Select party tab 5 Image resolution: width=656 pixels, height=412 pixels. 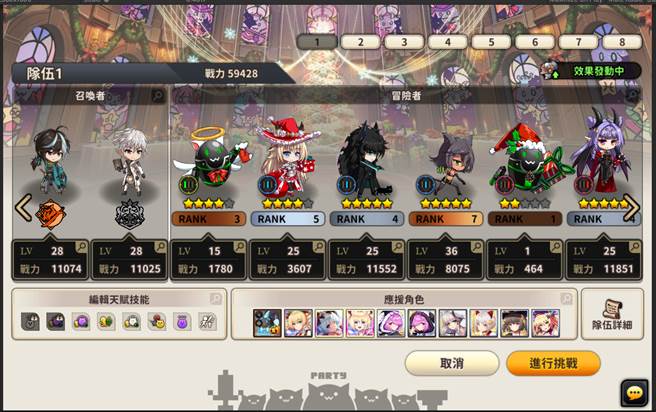point(490,42)
